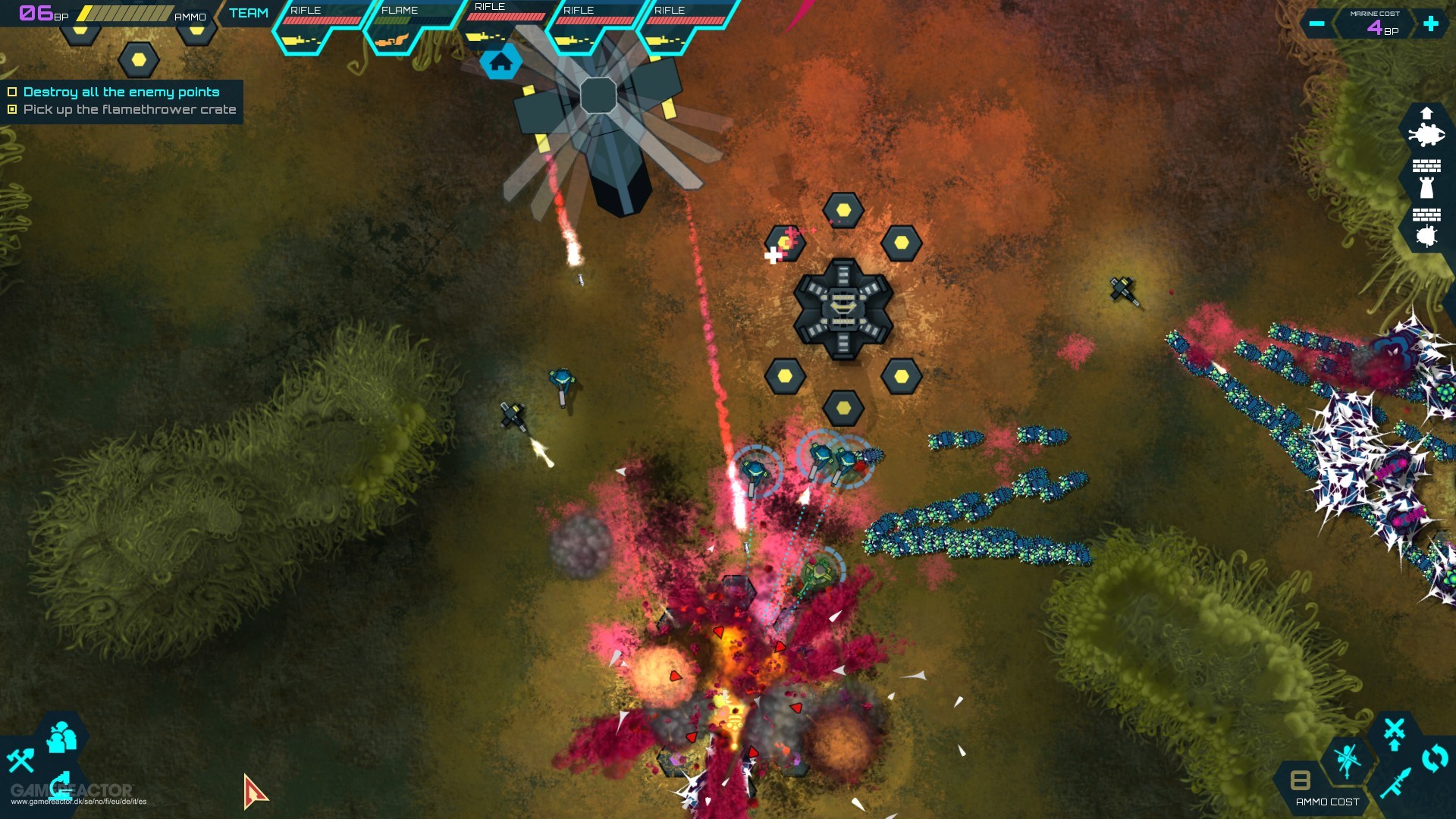Toggle the crossed-swords weapon upgrade hexagon
Image resolution: width=1456 pixels, height=819 pixels.
pyautogui.click(x=1394, y=732)
